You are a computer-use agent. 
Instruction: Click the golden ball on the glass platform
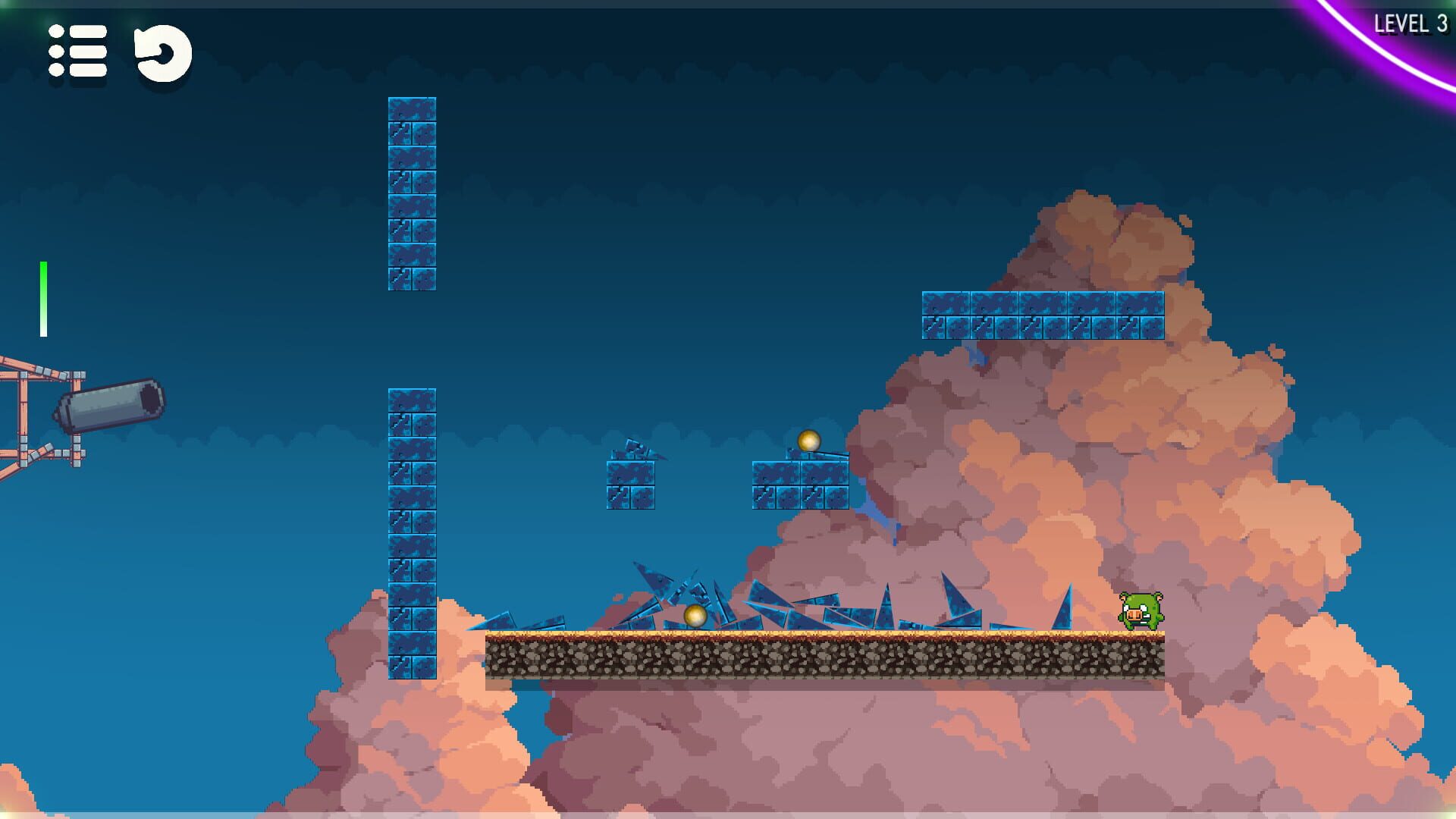coord(809,440)
